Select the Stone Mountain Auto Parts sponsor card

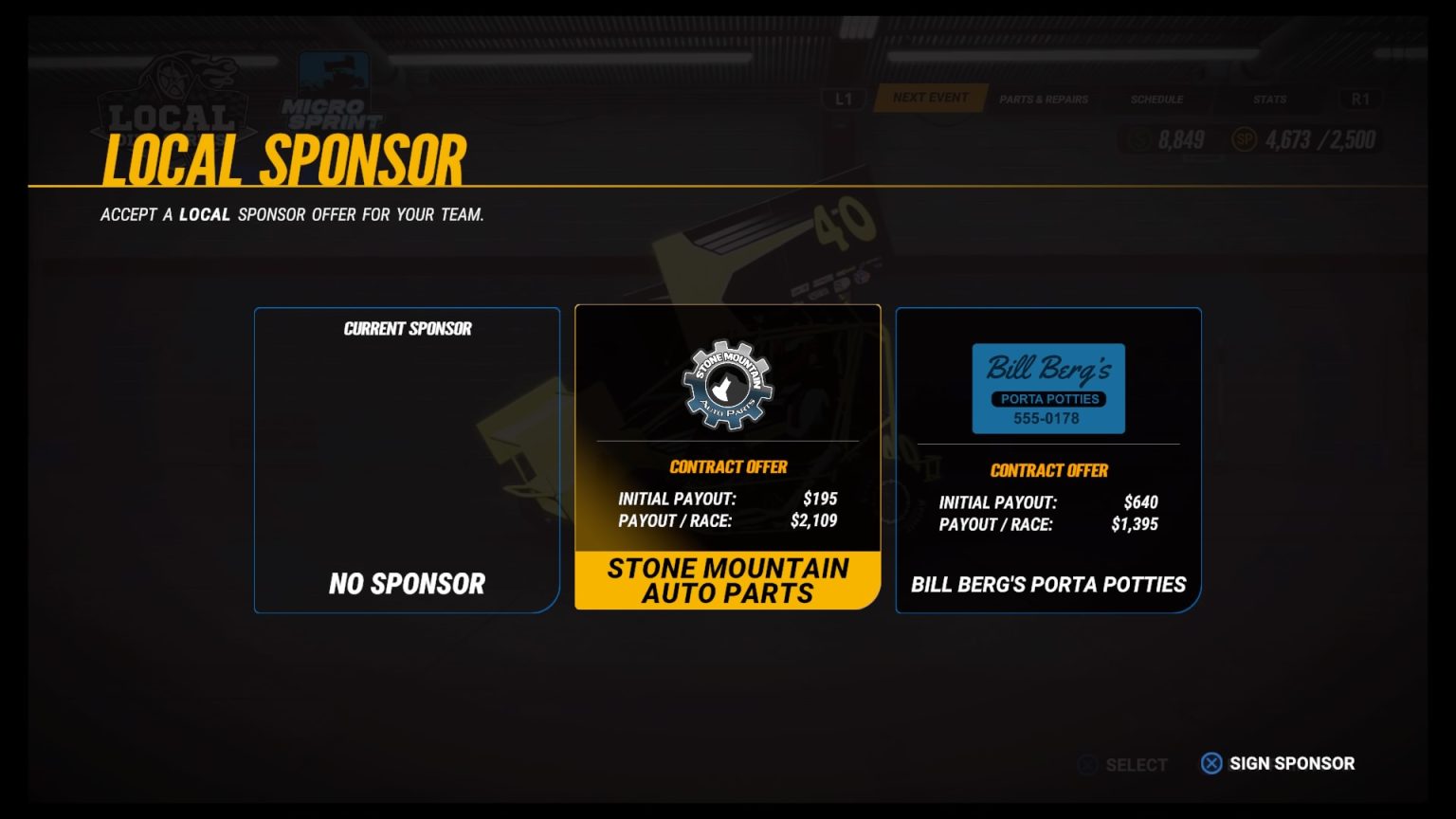pyautogui.click(x=727, y=457)
